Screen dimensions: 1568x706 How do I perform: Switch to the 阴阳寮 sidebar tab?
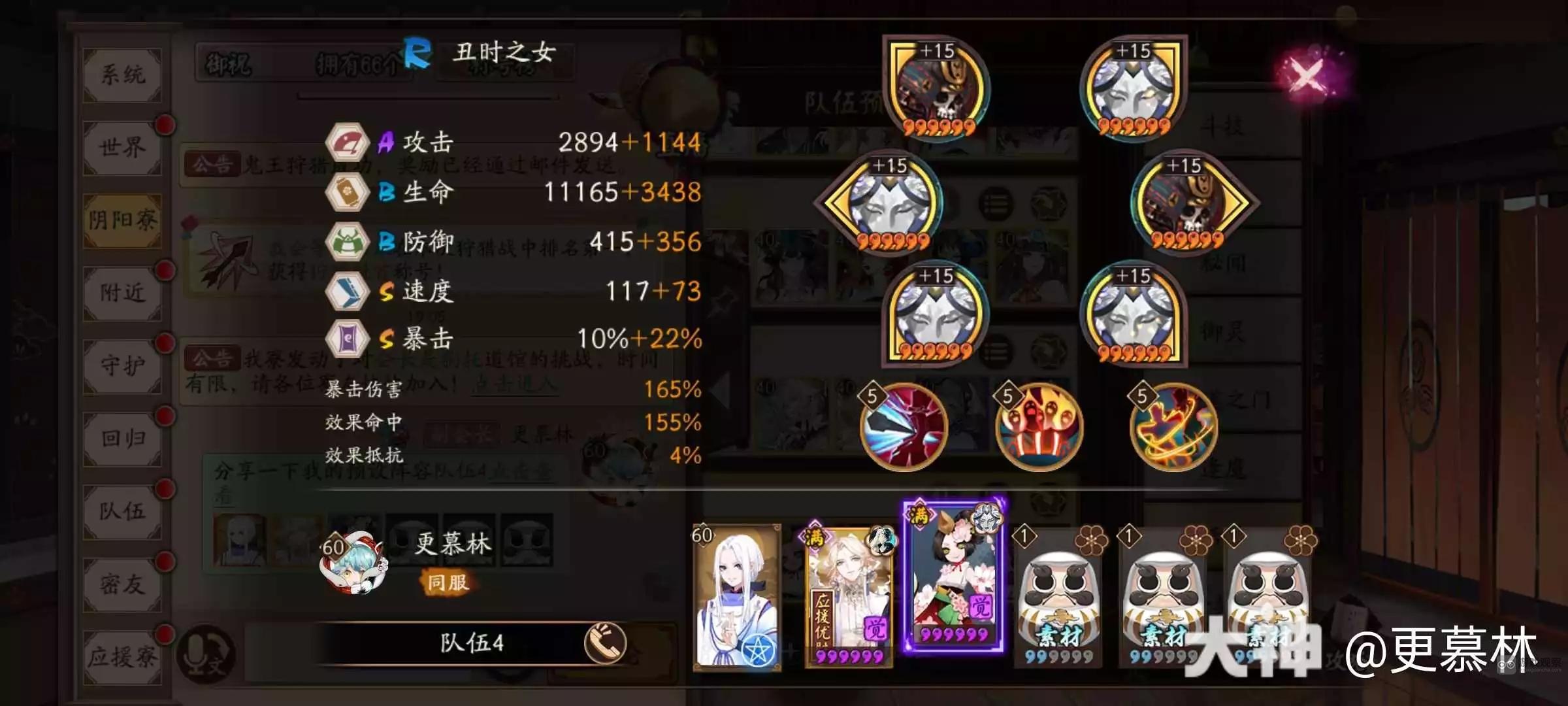coord(122,220)
